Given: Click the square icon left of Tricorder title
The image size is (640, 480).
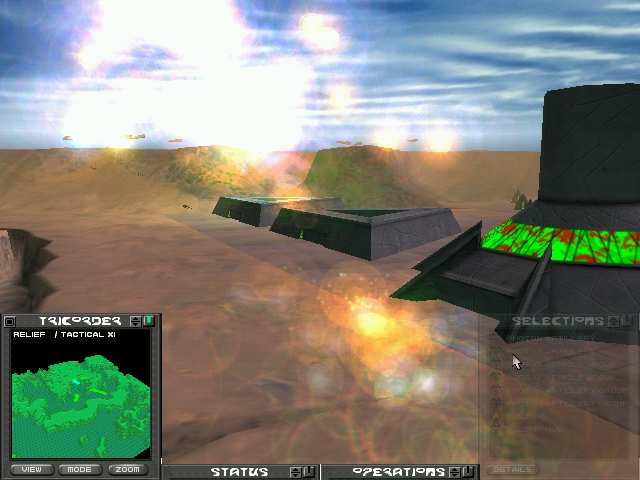Looking at the screenshot, I should [10, 321].
